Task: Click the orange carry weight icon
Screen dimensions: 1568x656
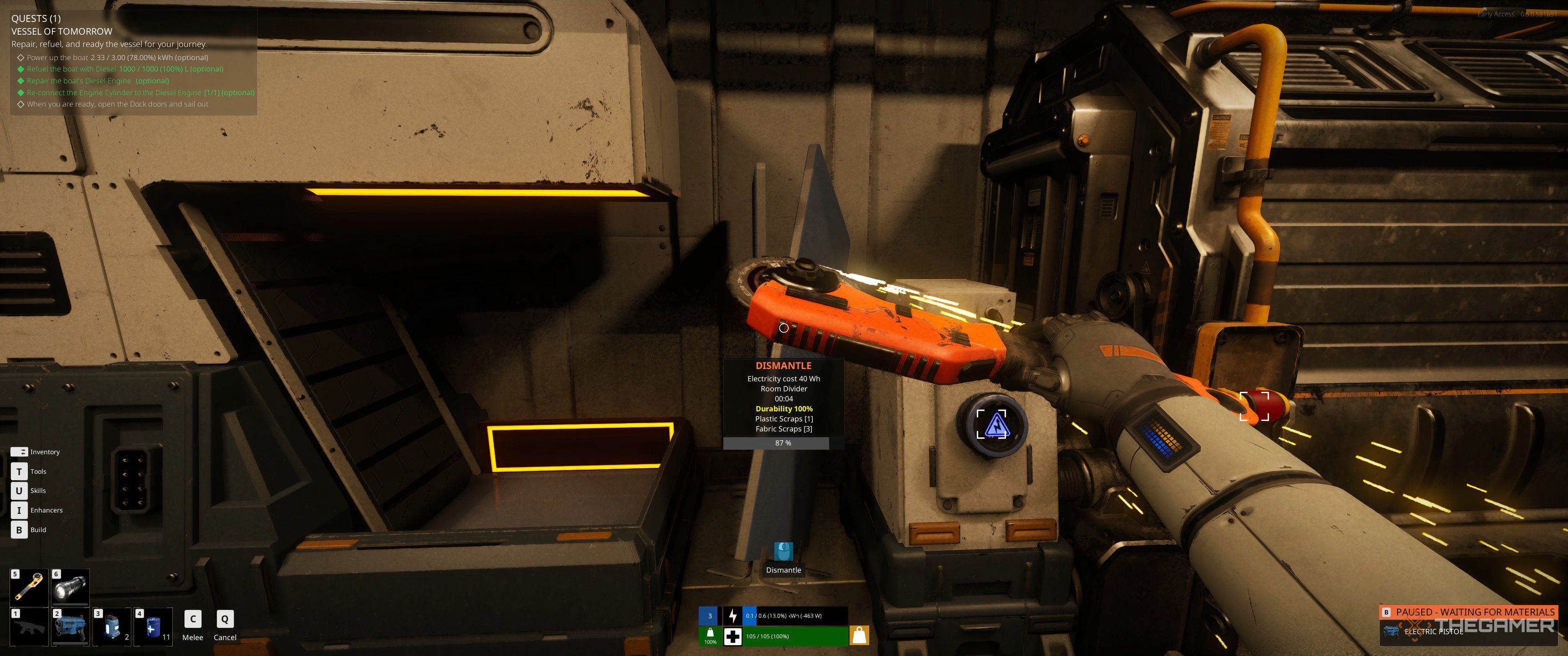Action: [x=859, y=636]
